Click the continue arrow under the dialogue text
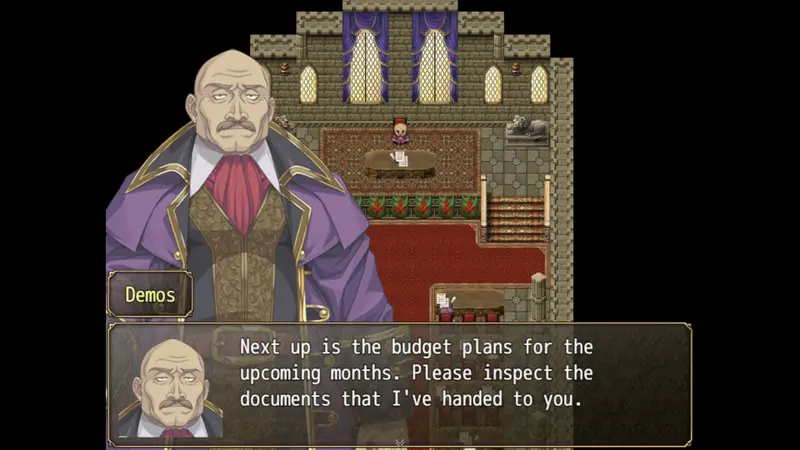The width and height of the screenshot is (800, 450). tap(400, 441)
